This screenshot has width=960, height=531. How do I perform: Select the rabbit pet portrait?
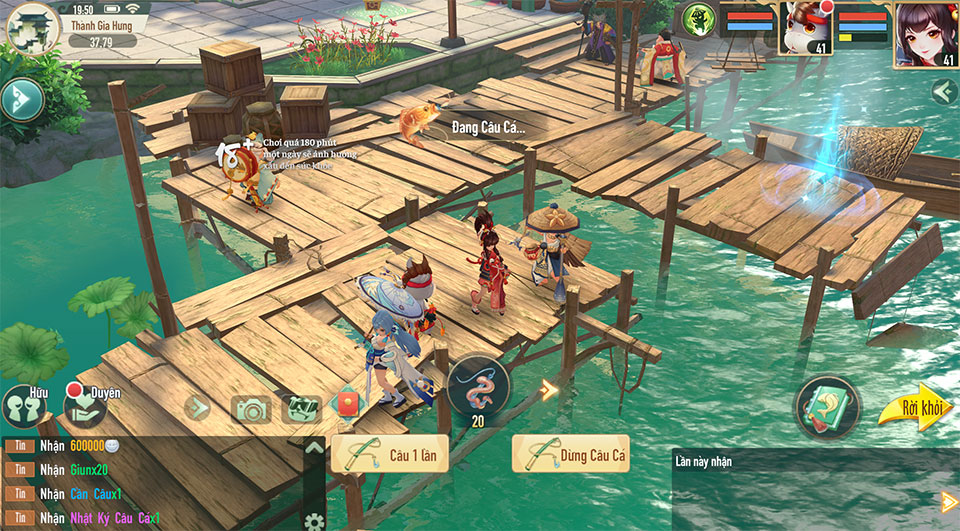(x=805, y=29)
